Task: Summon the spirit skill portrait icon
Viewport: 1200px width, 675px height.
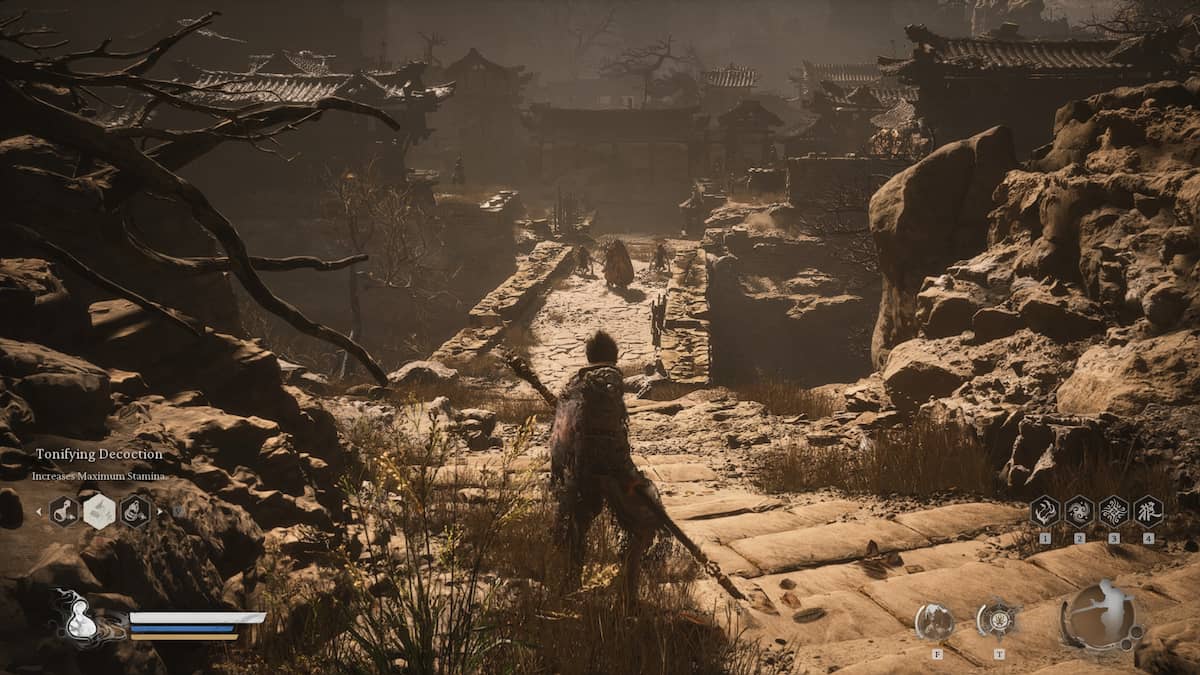Action: click(934, 622)
